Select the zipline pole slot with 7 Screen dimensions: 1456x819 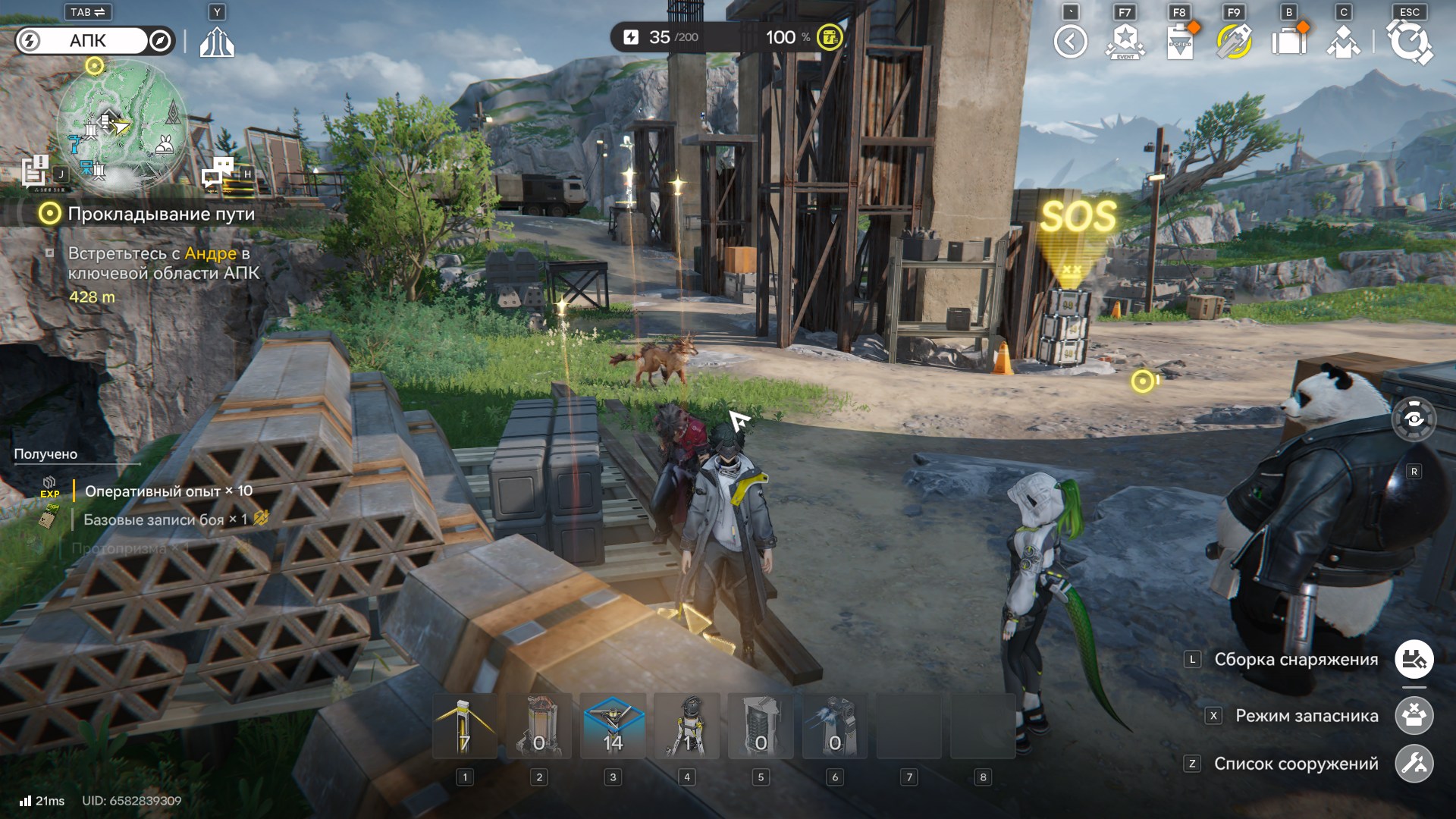click(x=465, y=726)
